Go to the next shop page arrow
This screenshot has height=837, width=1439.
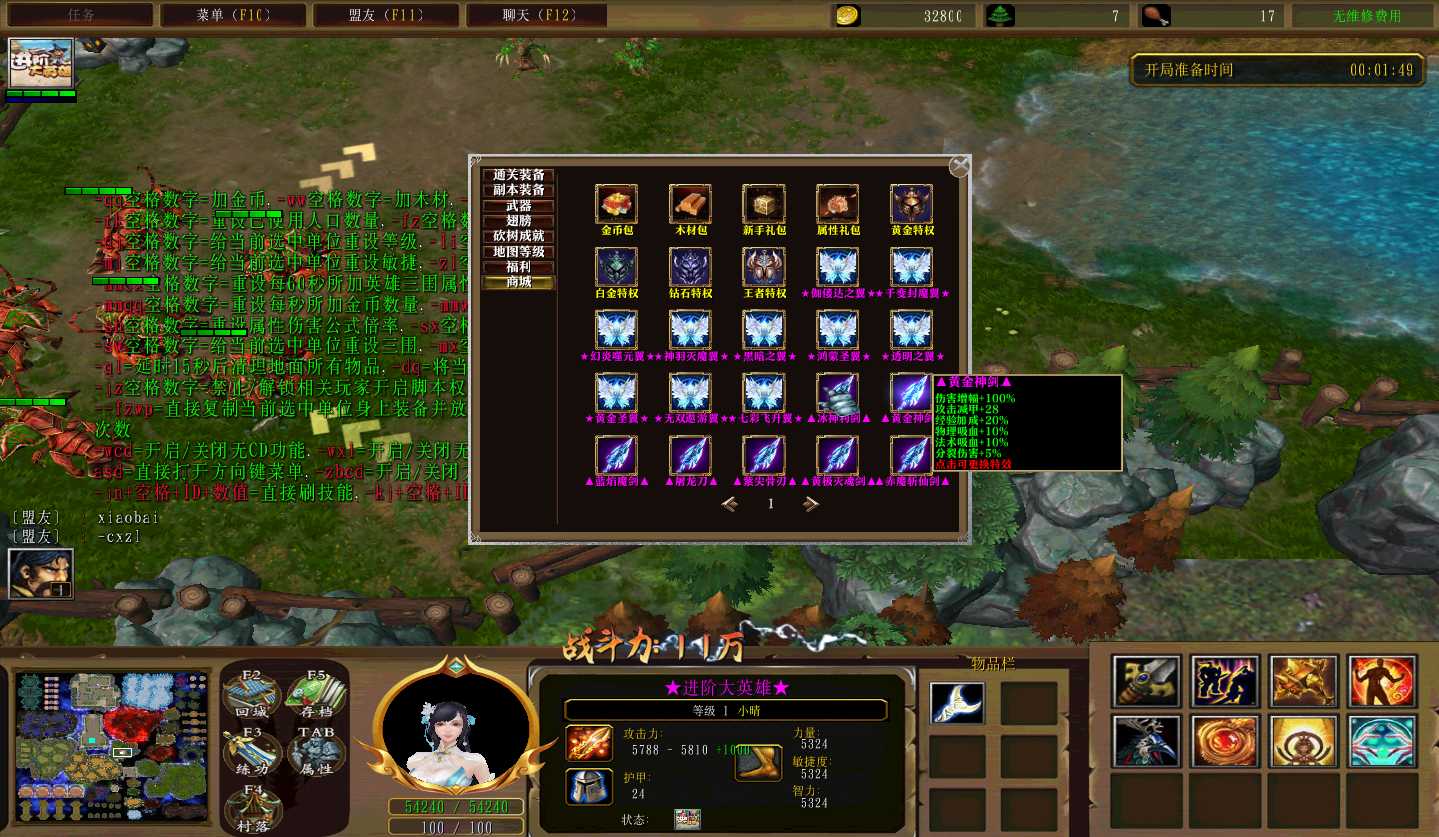coord(811,504)
